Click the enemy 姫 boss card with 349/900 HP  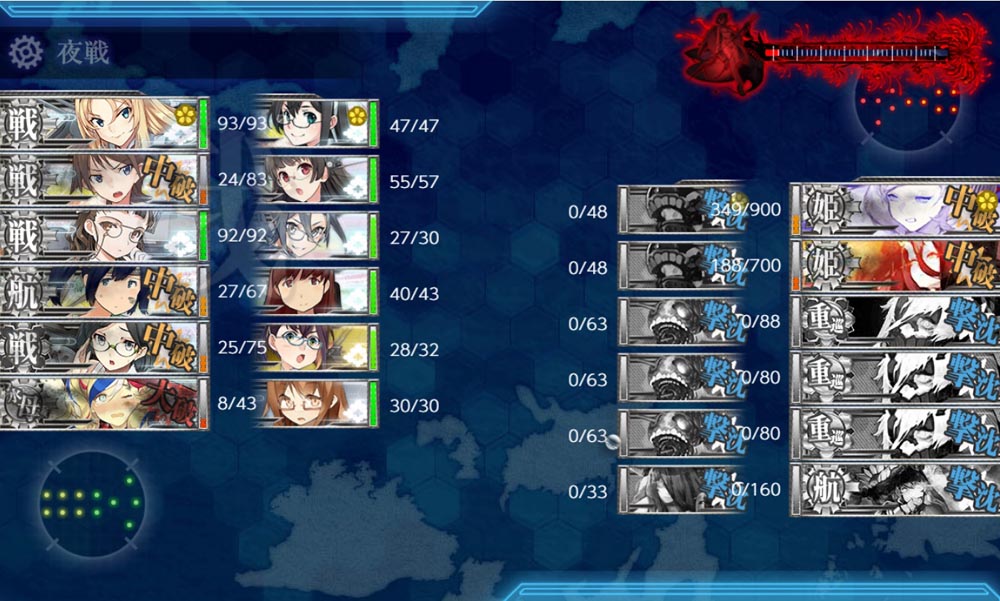[x=895, y=210]
